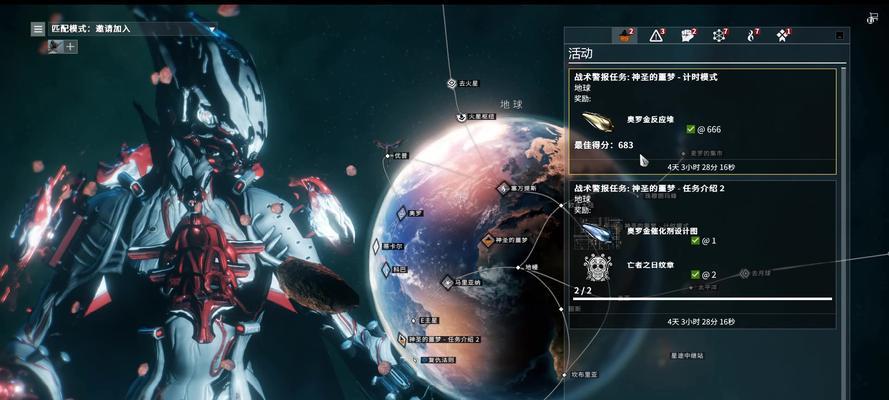Minimize the 活动 panel with the corner button
Image resolution: width=889 pixels, height=400 pixels.
[x=838, y=35]
